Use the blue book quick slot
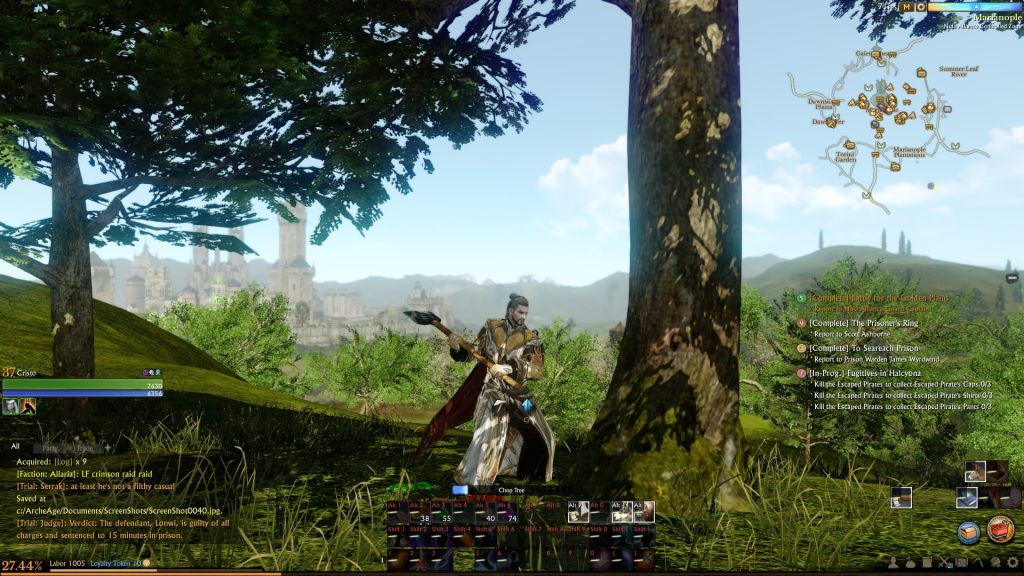Screen dimensions: 1024x576 [966, 497]
